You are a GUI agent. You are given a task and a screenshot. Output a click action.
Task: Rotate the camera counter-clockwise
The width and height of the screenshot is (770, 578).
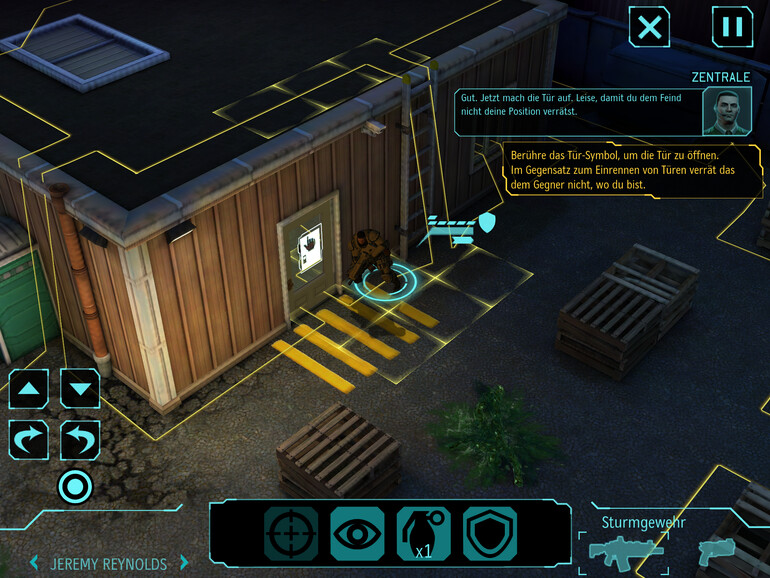click(80, 439)
